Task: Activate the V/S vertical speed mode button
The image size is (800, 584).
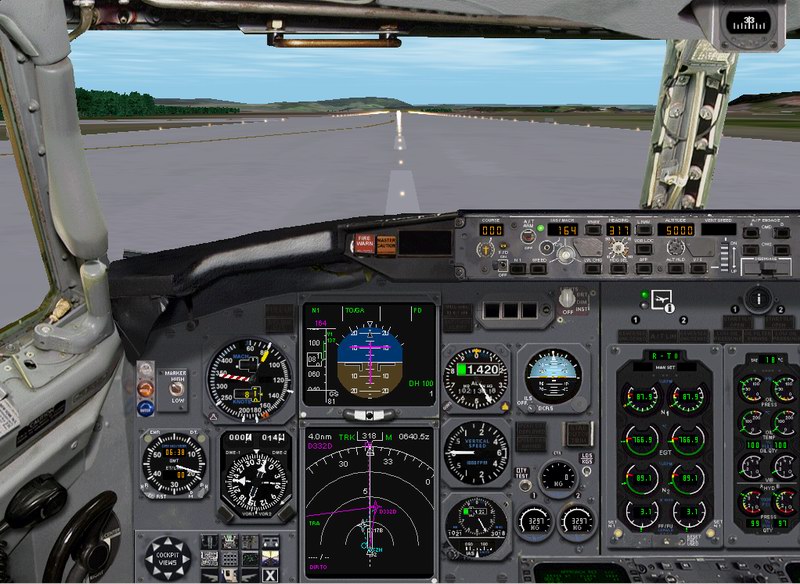Action: point(698,268)
